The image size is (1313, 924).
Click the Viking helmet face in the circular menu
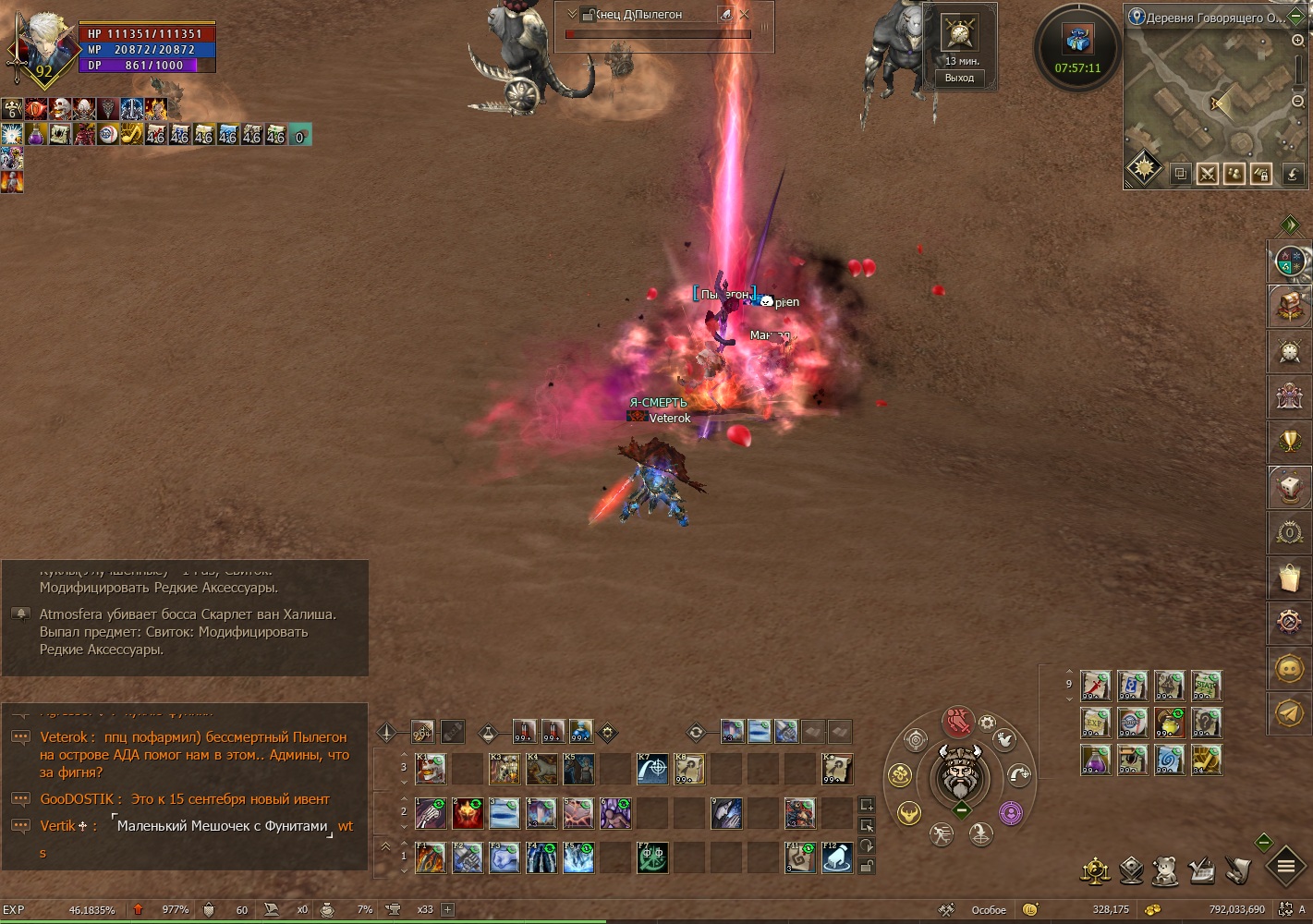click(x=961, y=775)
